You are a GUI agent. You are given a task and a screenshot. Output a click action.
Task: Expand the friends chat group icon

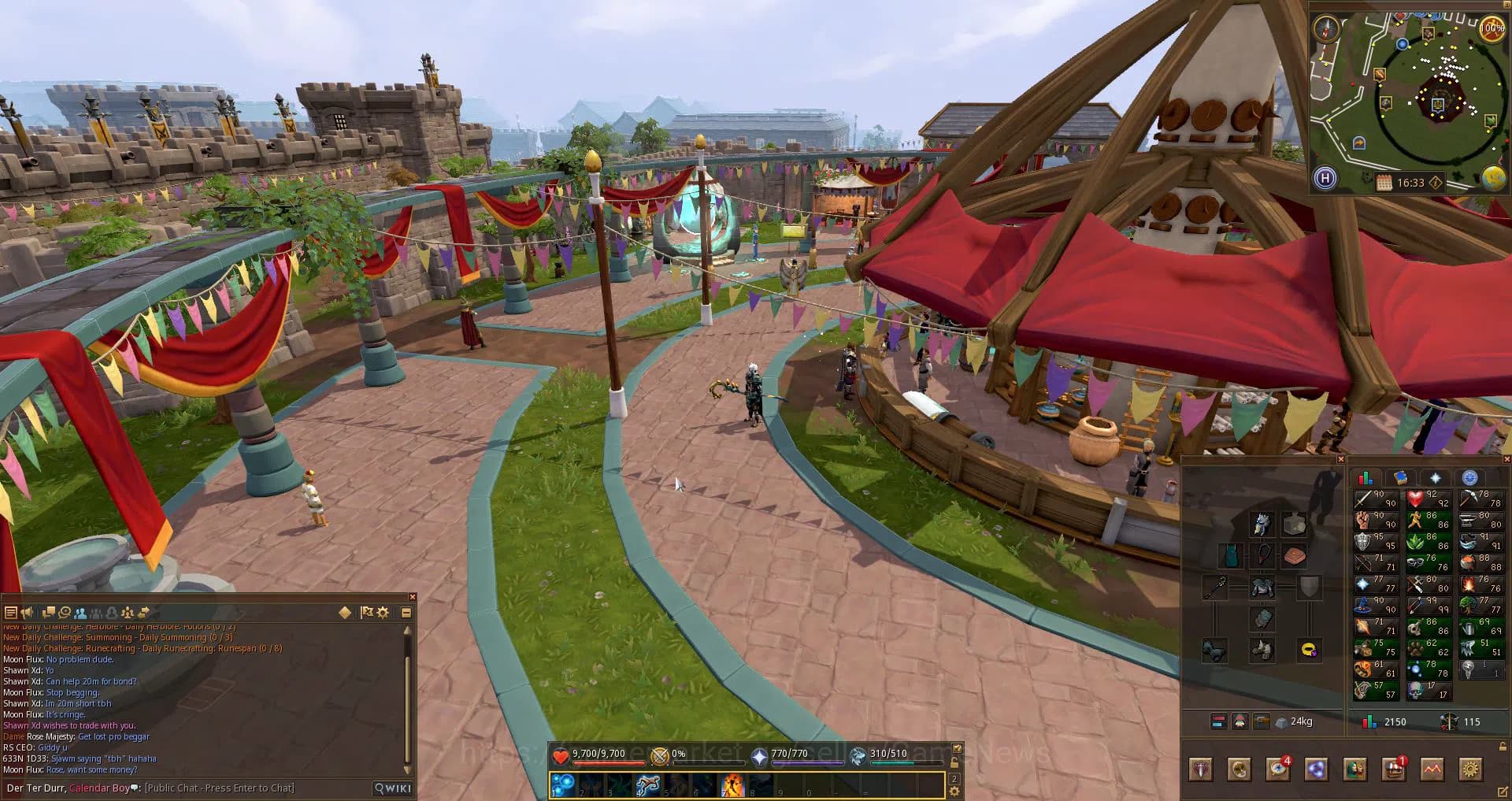[x=128, y=613]
